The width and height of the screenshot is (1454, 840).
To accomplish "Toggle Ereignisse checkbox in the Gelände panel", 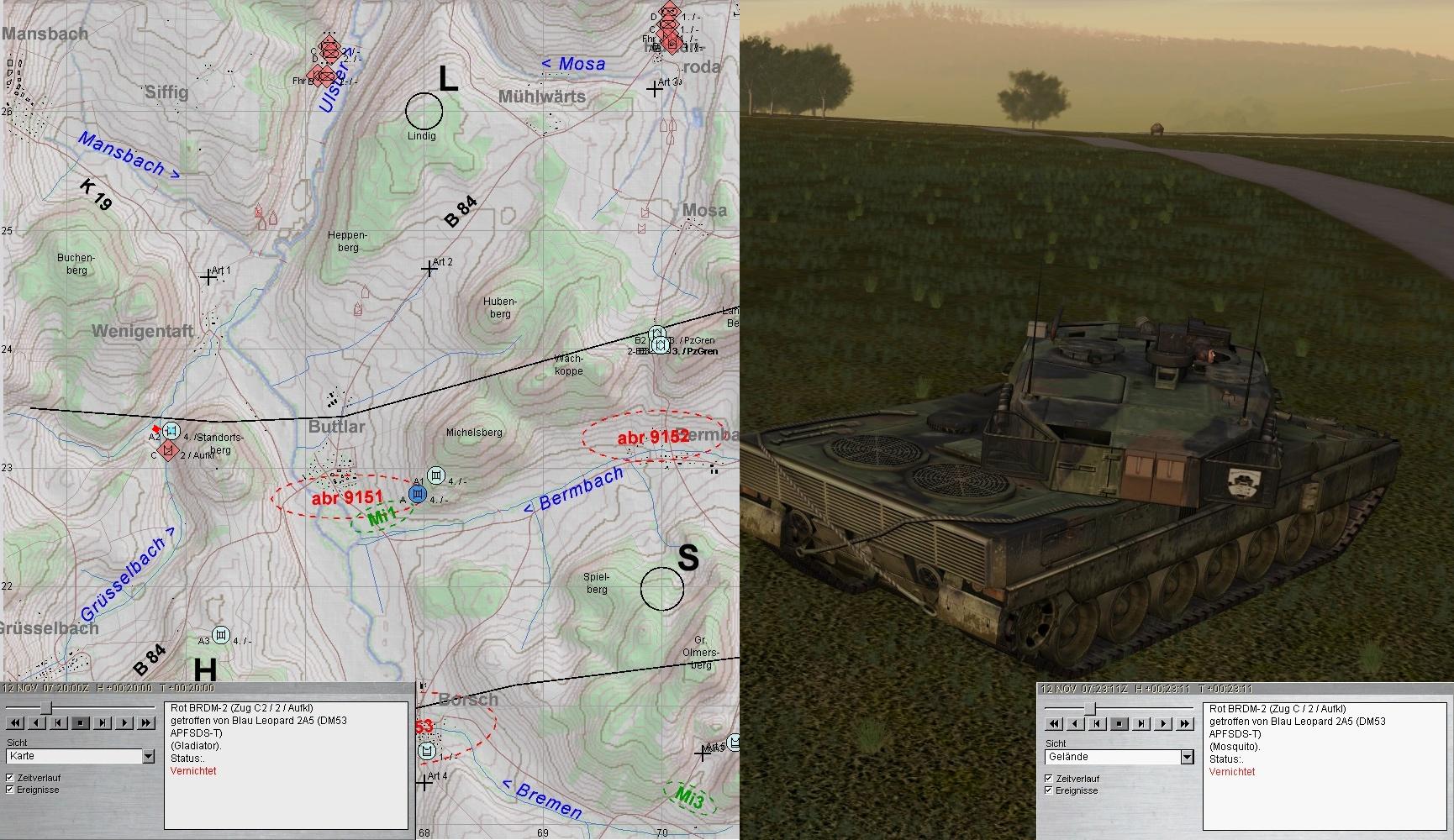I will pos(1049,790).
